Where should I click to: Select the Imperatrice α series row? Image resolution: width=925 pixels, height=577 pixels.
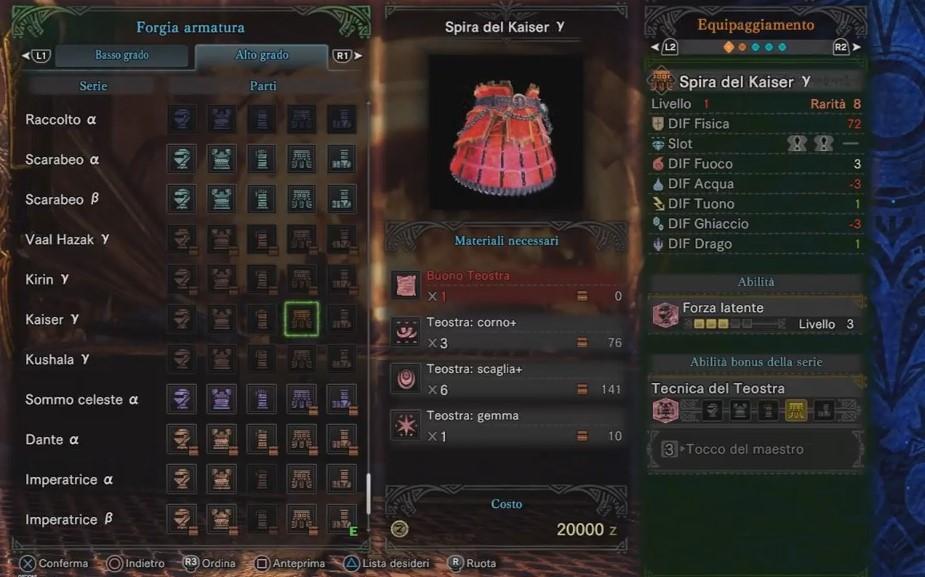pyautogui.click(x=69, y=480)
